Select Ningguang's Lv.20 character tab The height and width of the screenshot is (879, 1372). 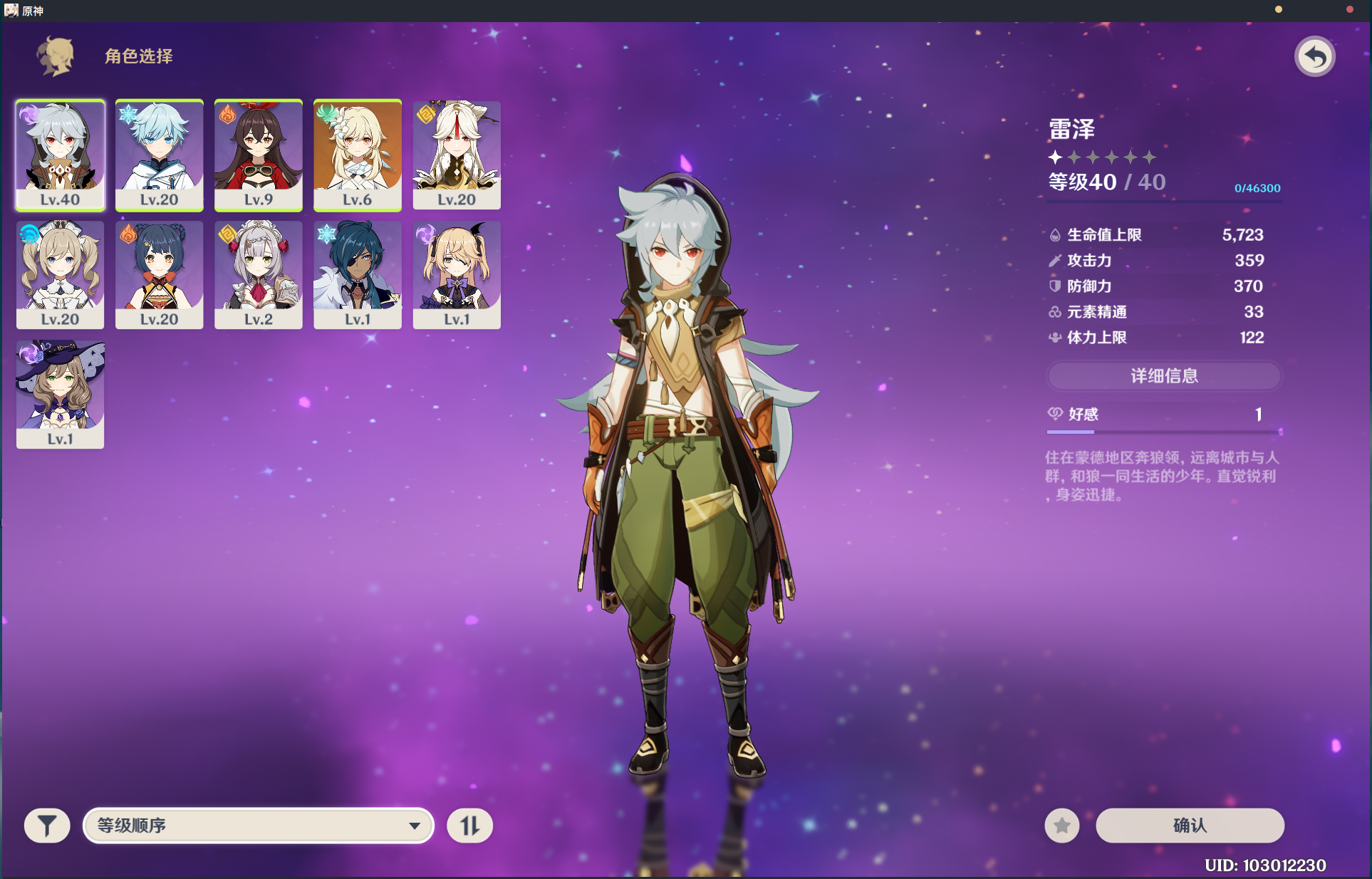pyautogui.click(x=457, y=155)
